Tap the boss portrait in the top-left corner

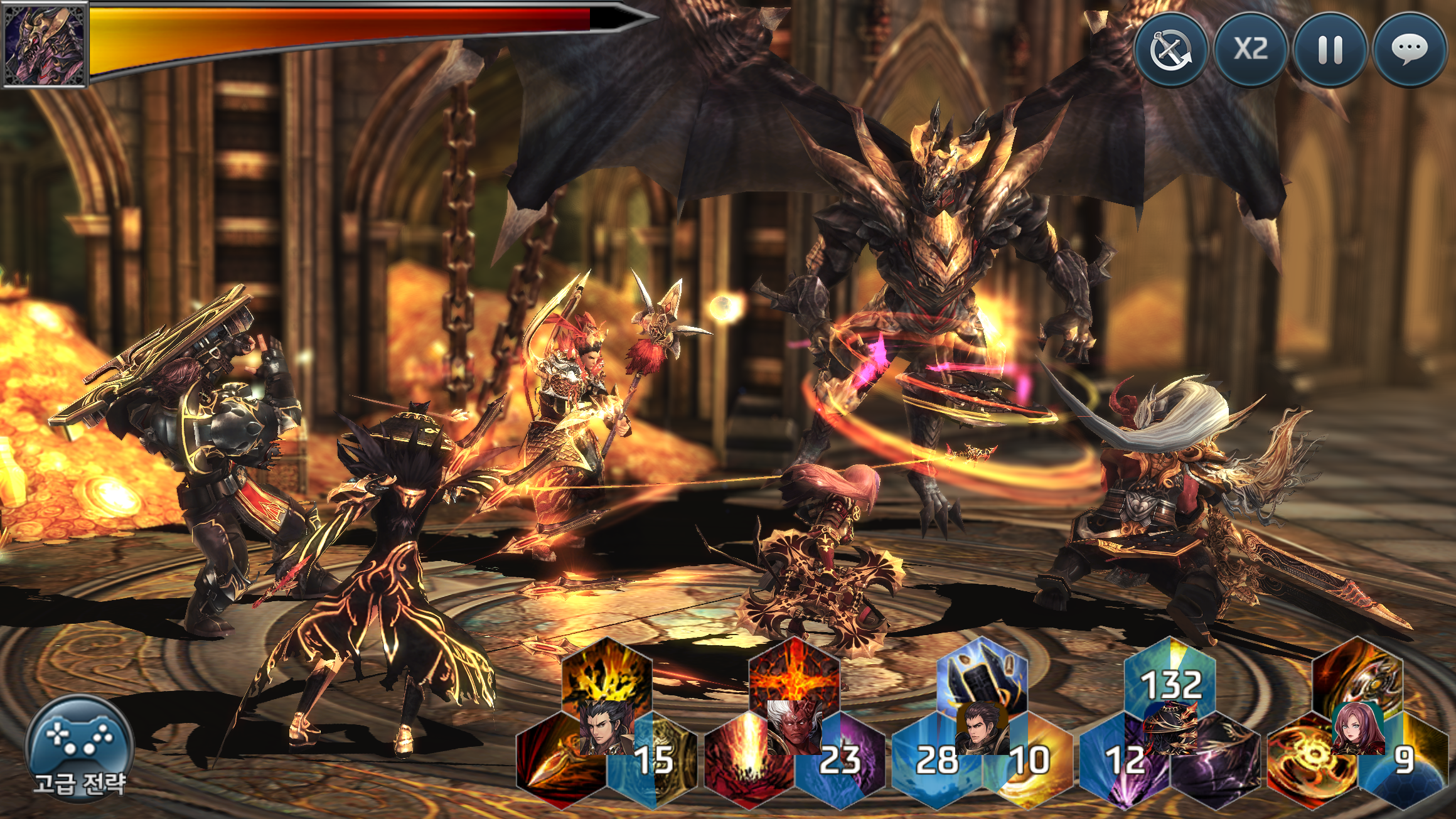coord(44,44)
